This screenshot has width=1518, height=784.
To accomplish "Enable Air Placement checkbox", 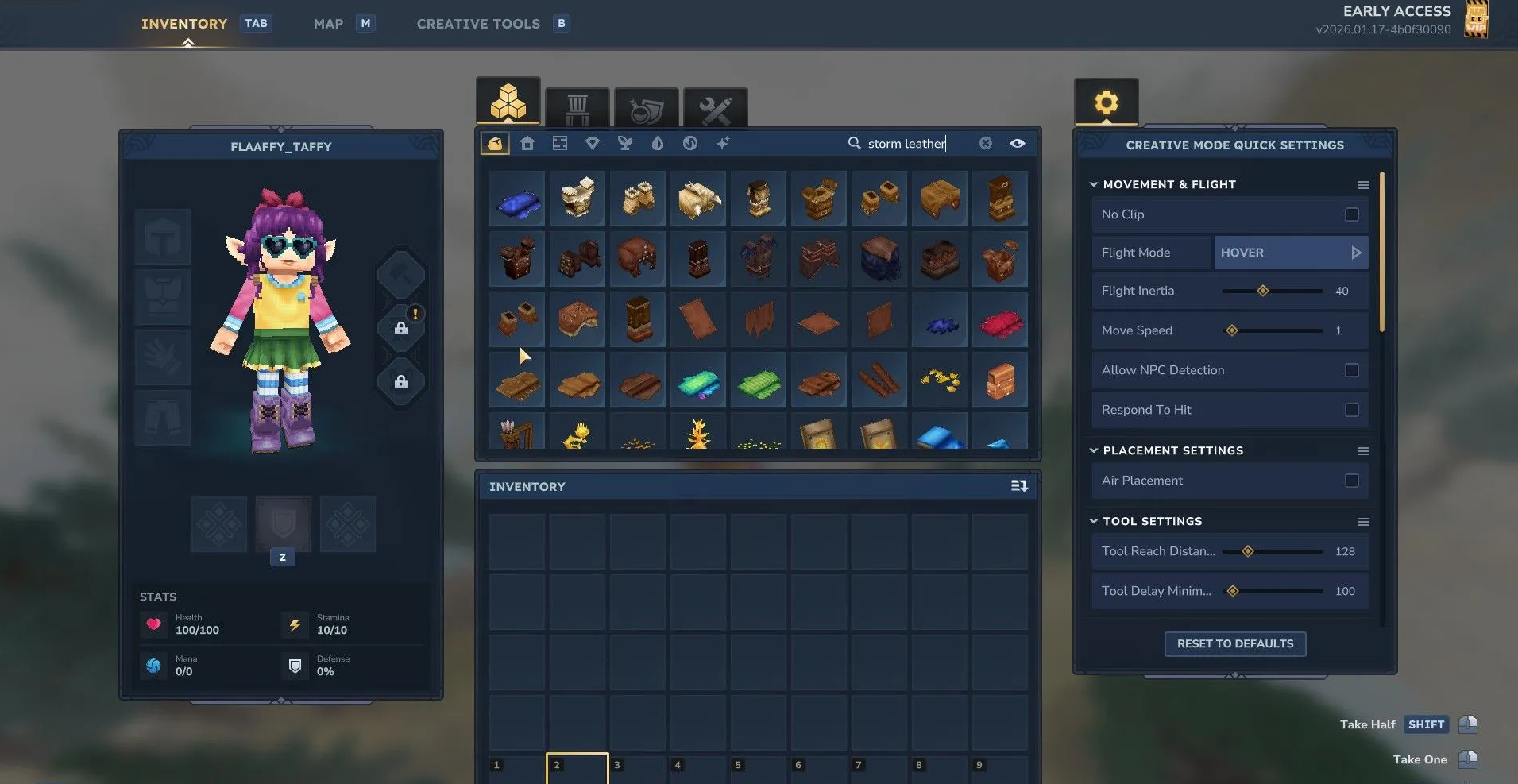I will (1351, 481).
